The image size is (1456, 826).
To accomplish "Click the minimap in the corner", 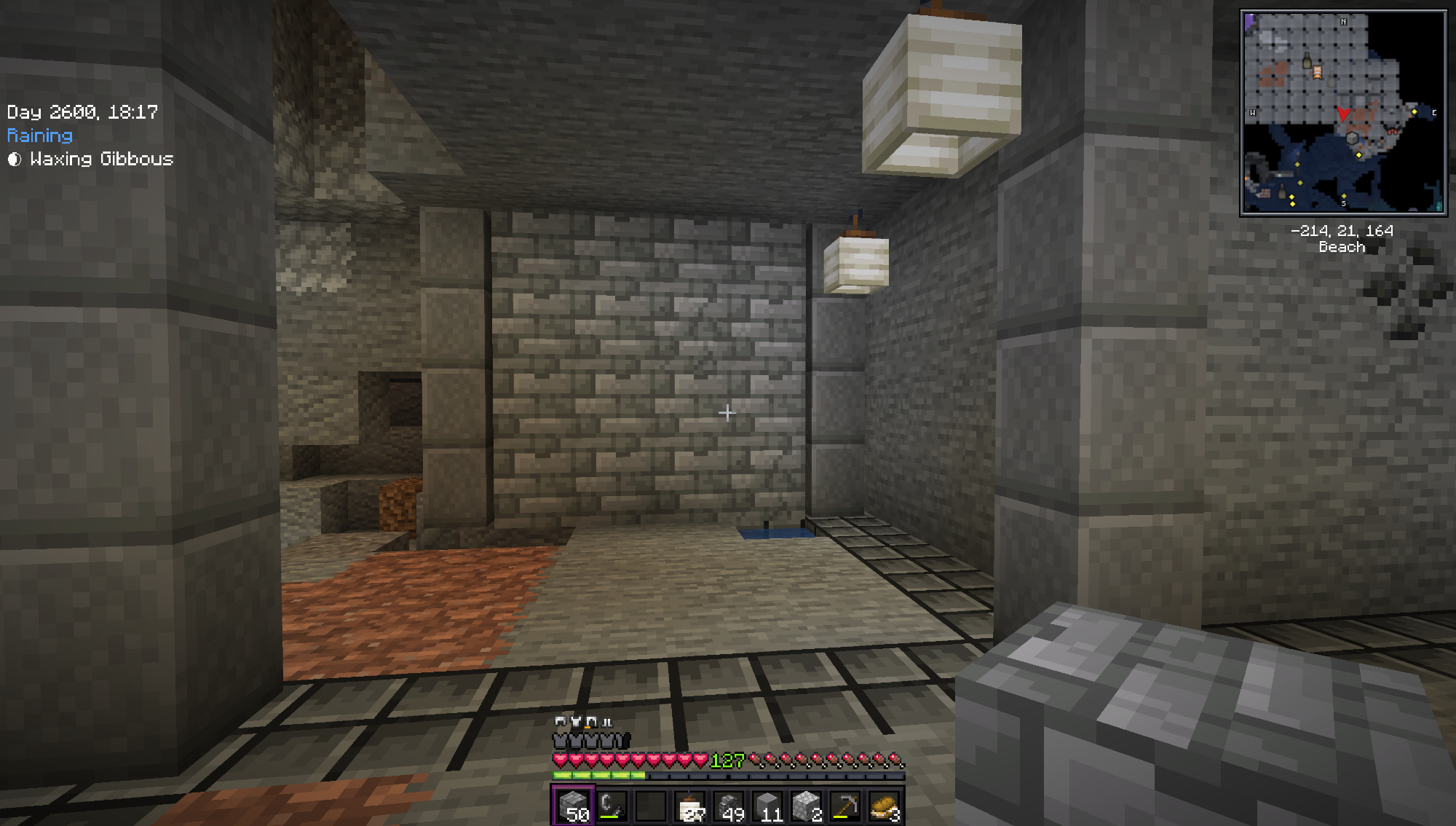I will (1343, 113).
